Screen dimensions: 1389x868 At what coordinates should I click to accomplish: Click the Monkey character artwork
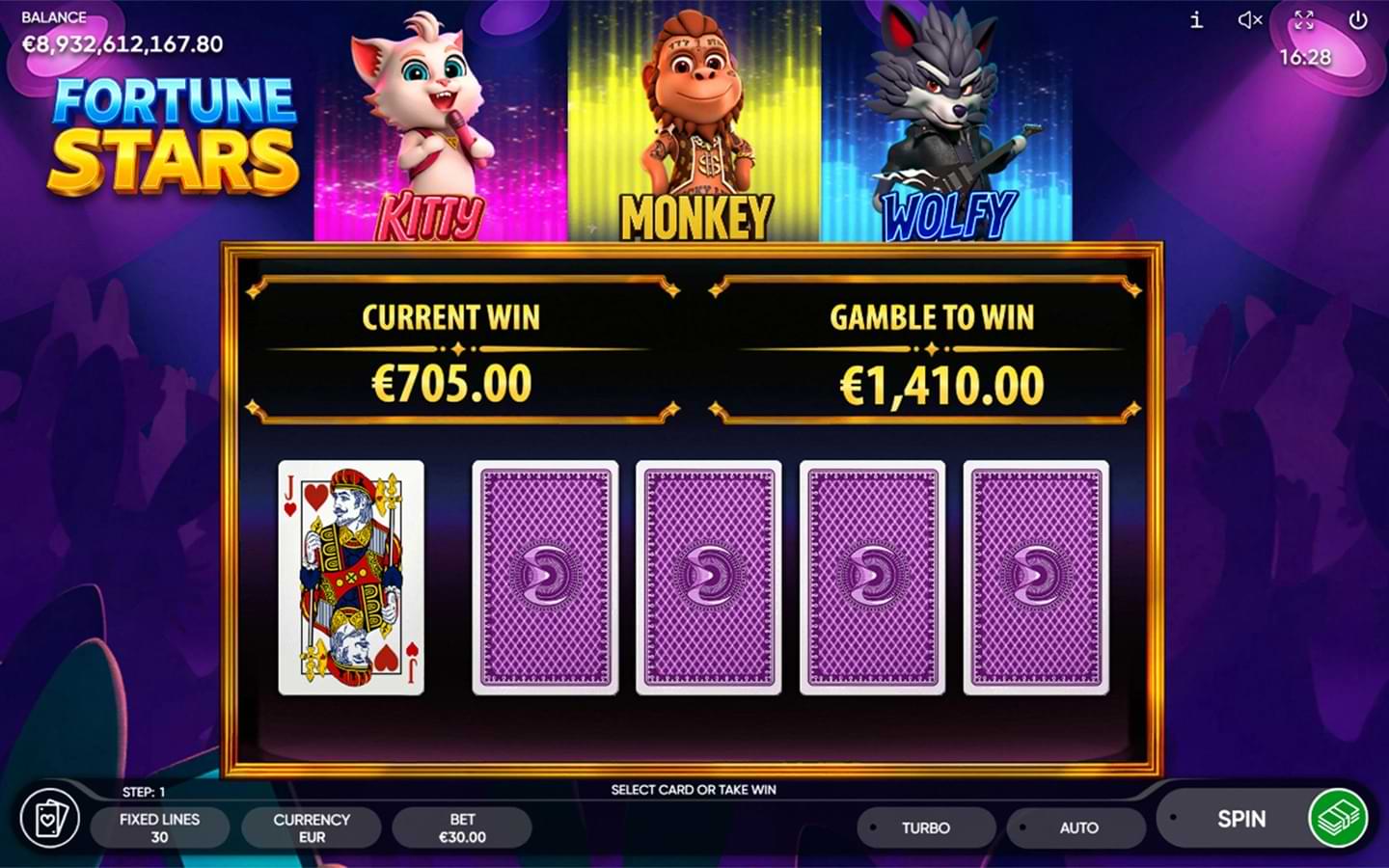point(696,121)
